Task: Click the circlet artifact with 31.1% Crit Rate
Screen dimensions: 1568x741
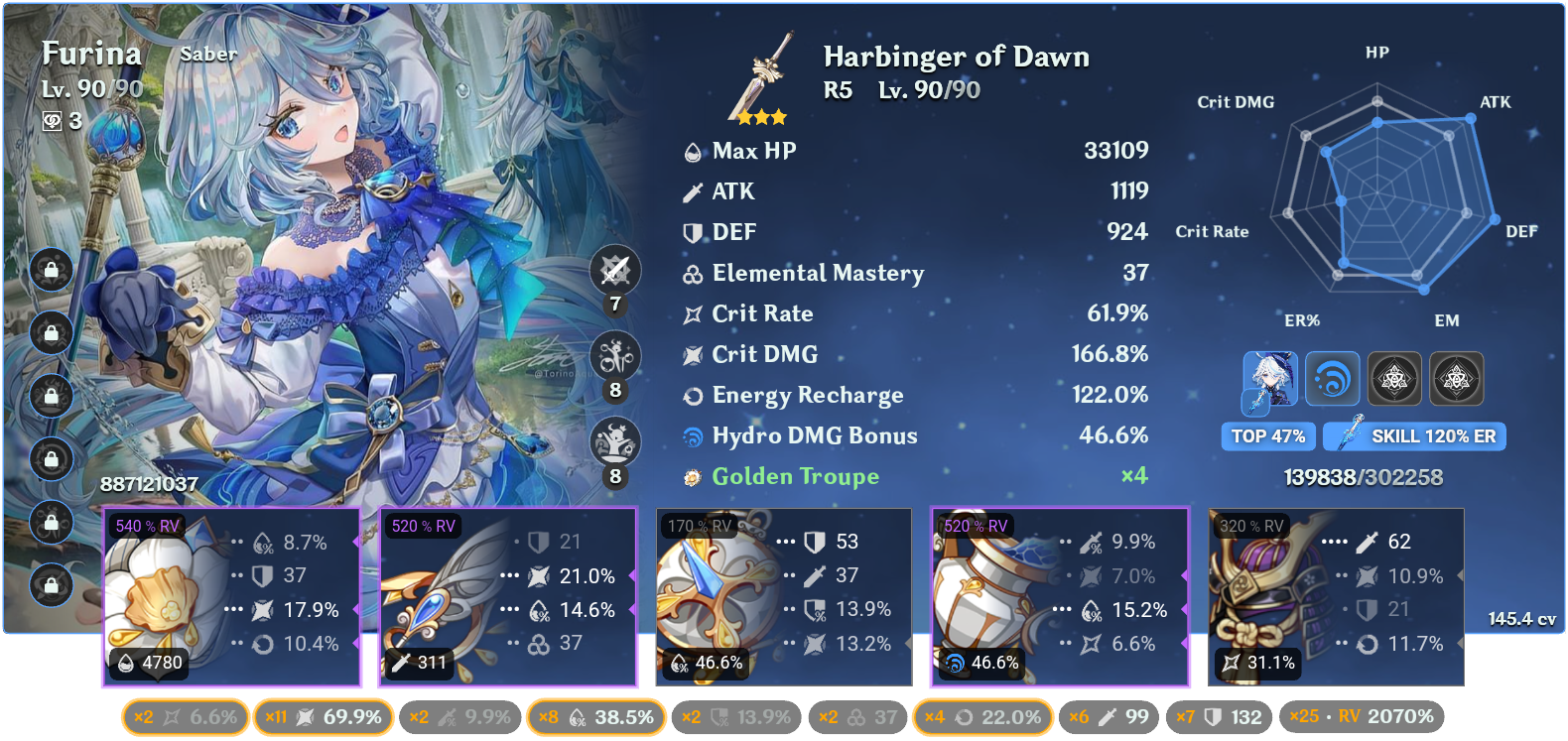Action: click(1335, 595)
